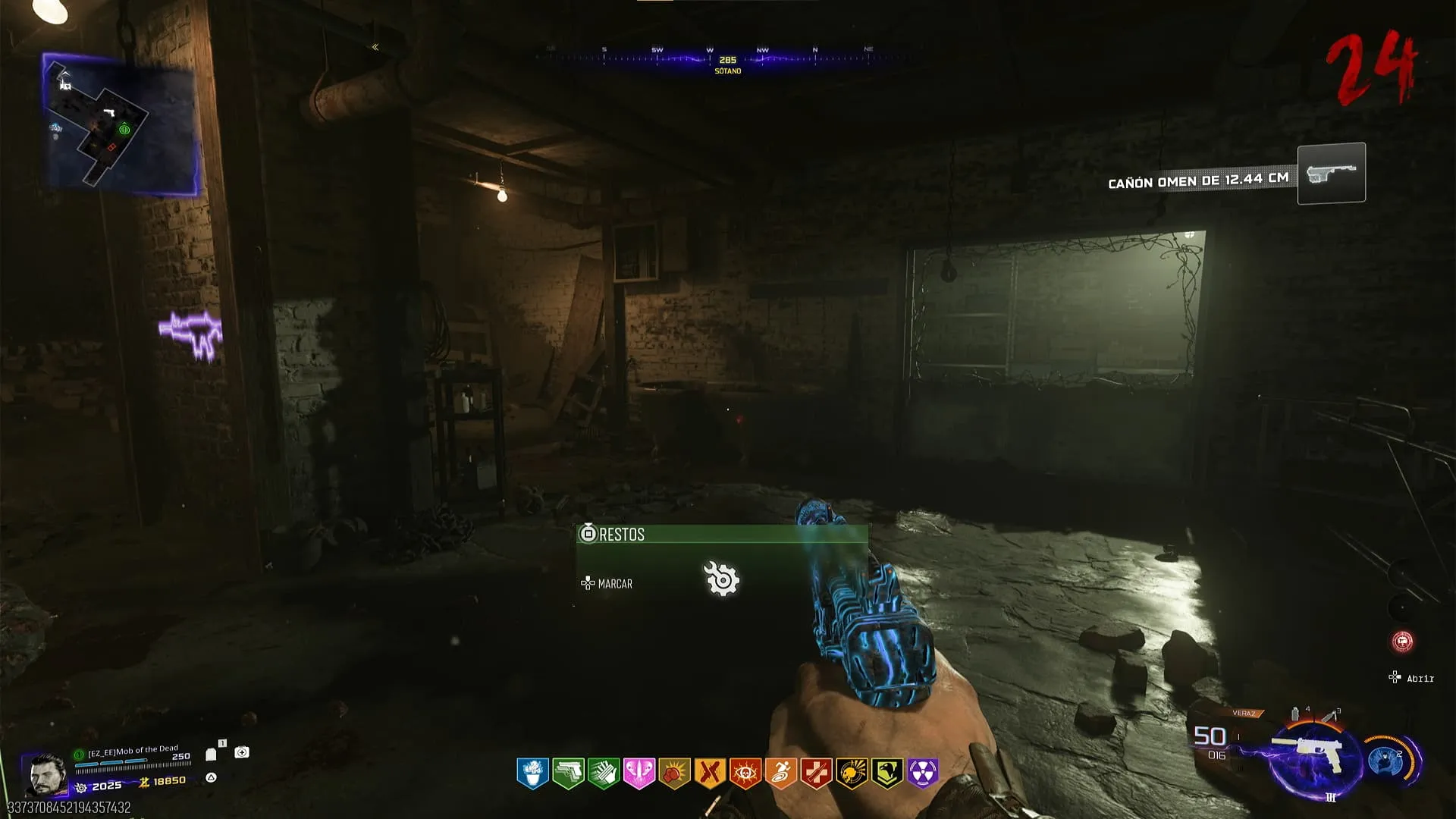Click the yellow crossed pistols perk
Screen dimensions: 1456x819
tap(710, 773)
